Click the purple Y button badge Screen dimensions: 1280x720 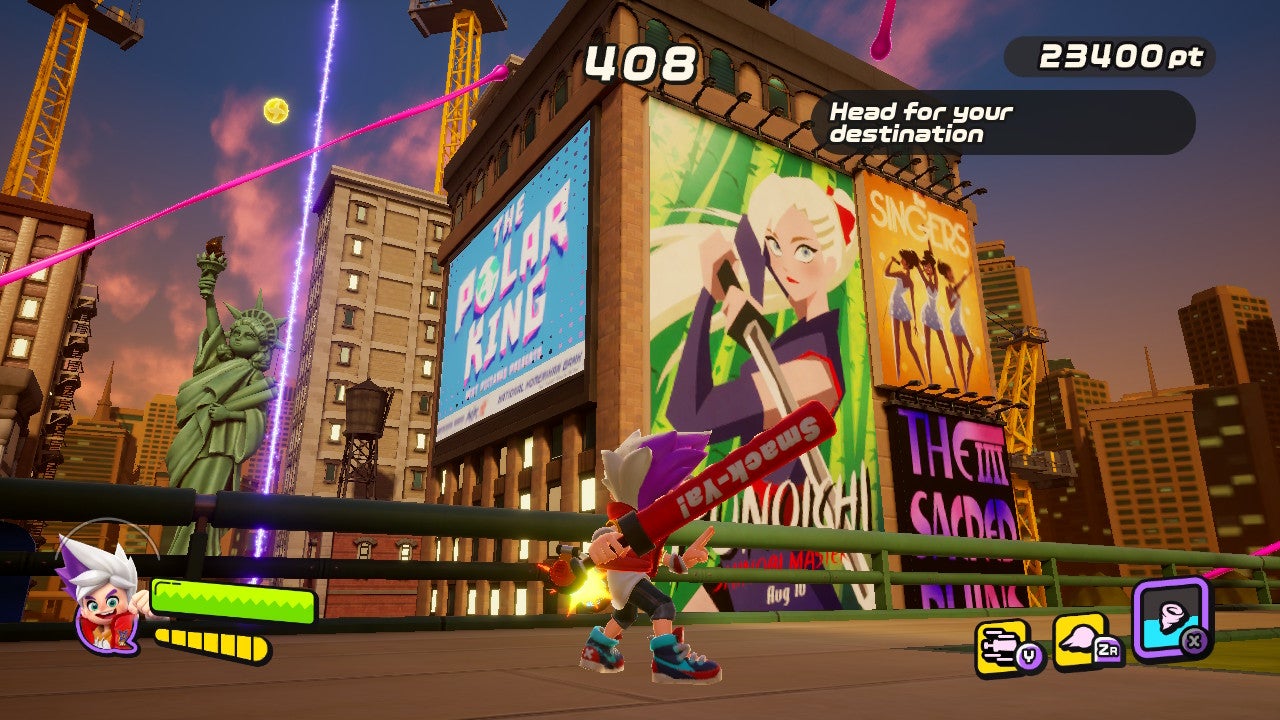click(1029, 653)
